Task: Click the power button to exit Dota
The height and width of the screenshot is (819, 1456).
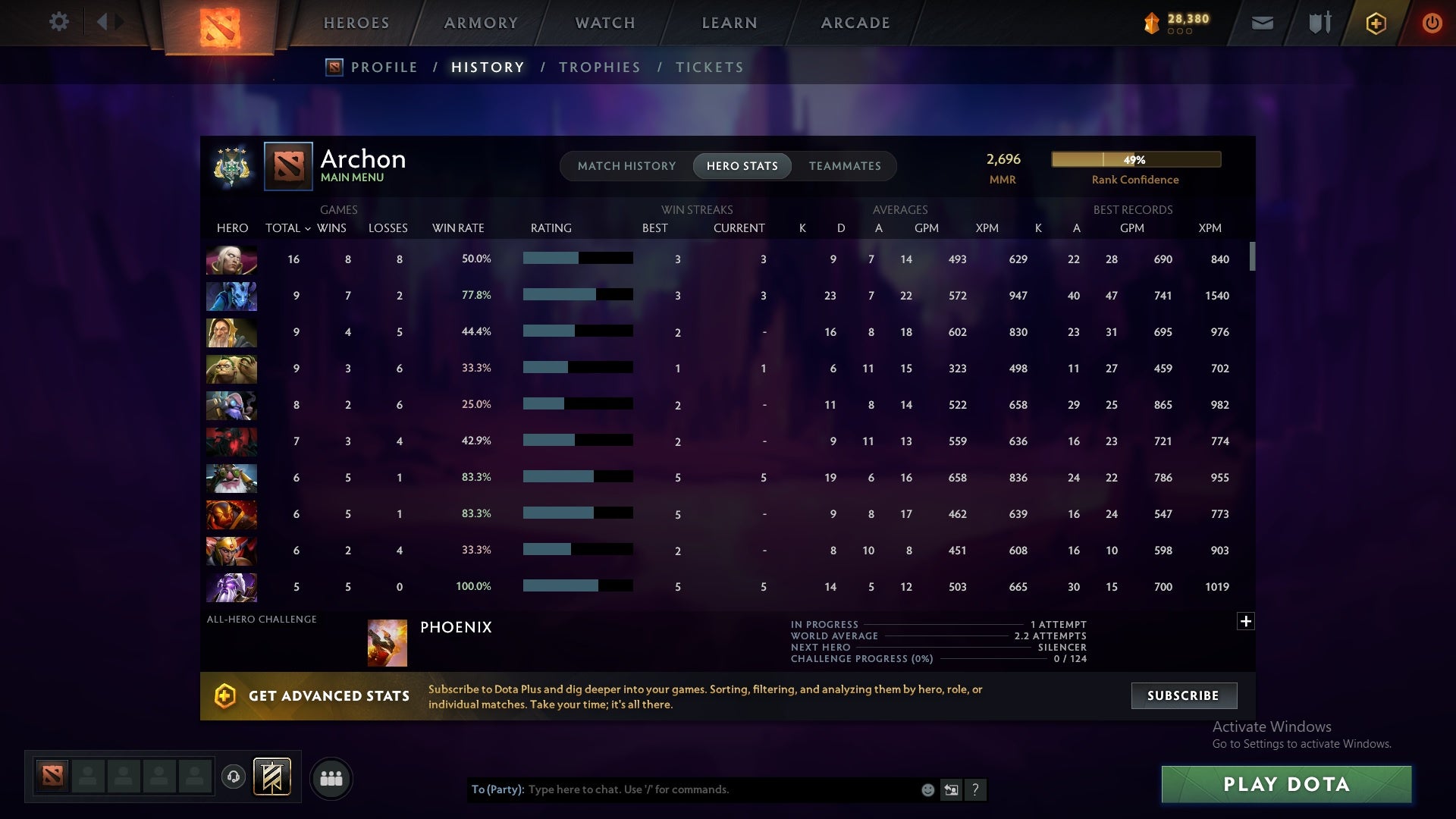Action: point(1432,23)
